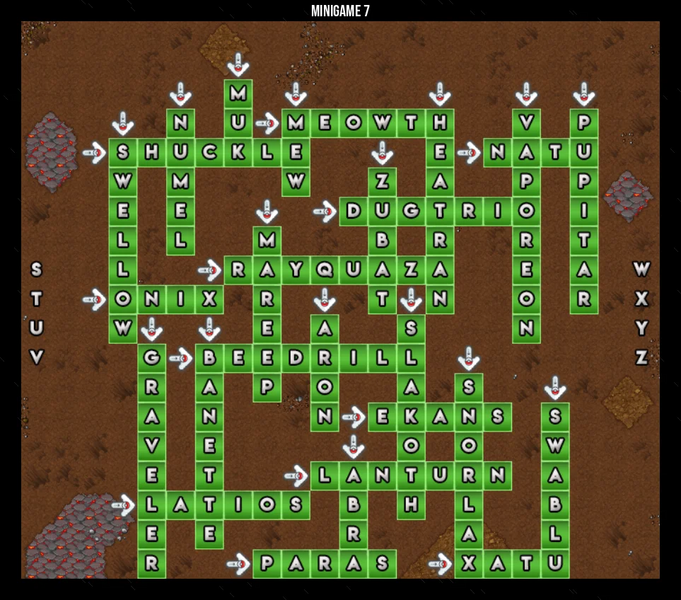Image resolution: width=681 pixels, height=600 pixels.
Task: Select the G tile in DUGTRIO
Action: pos(411,211)
